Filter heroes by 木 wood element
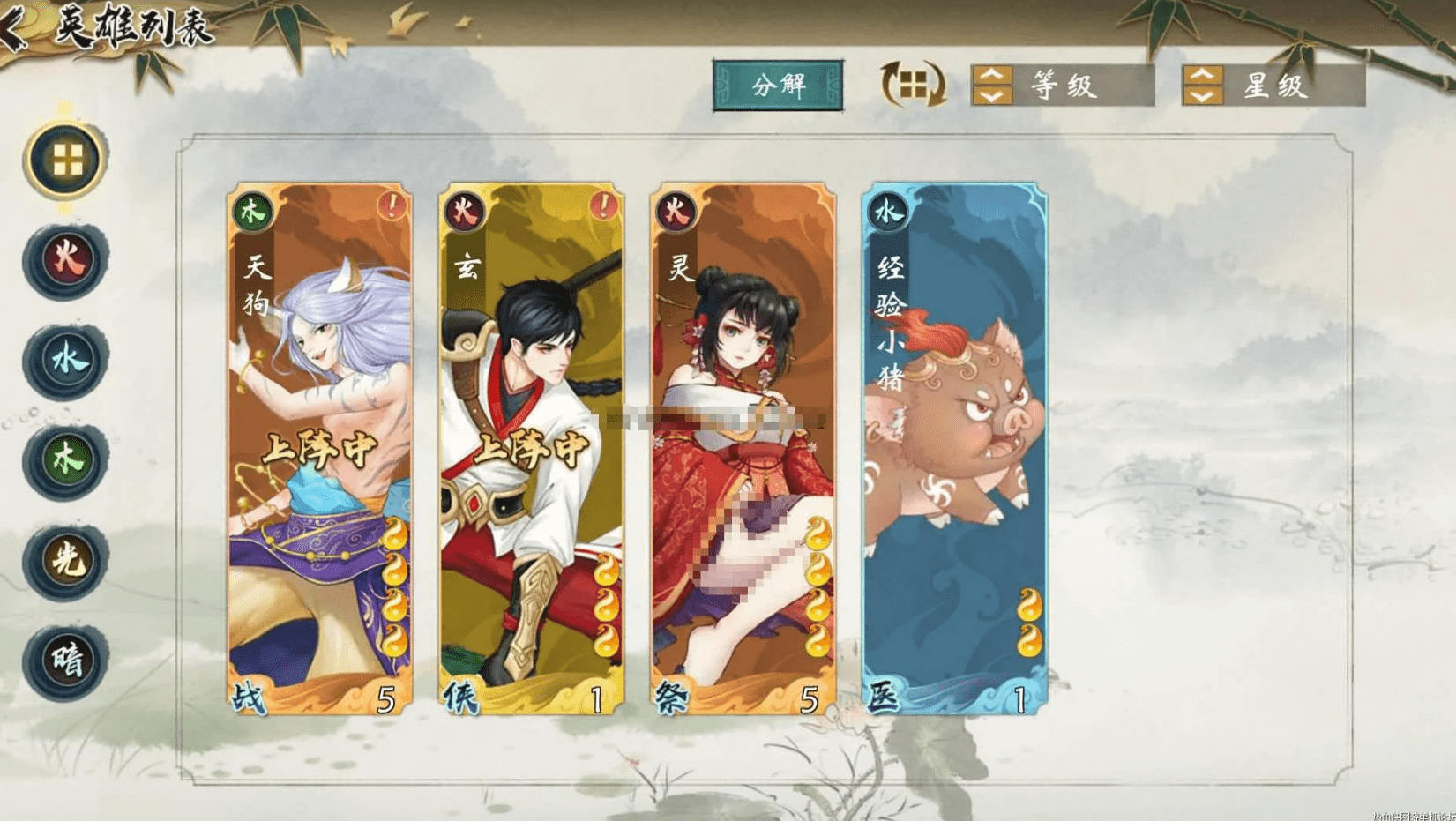This screenshot has width=1456, height=821. click(66, 459)
